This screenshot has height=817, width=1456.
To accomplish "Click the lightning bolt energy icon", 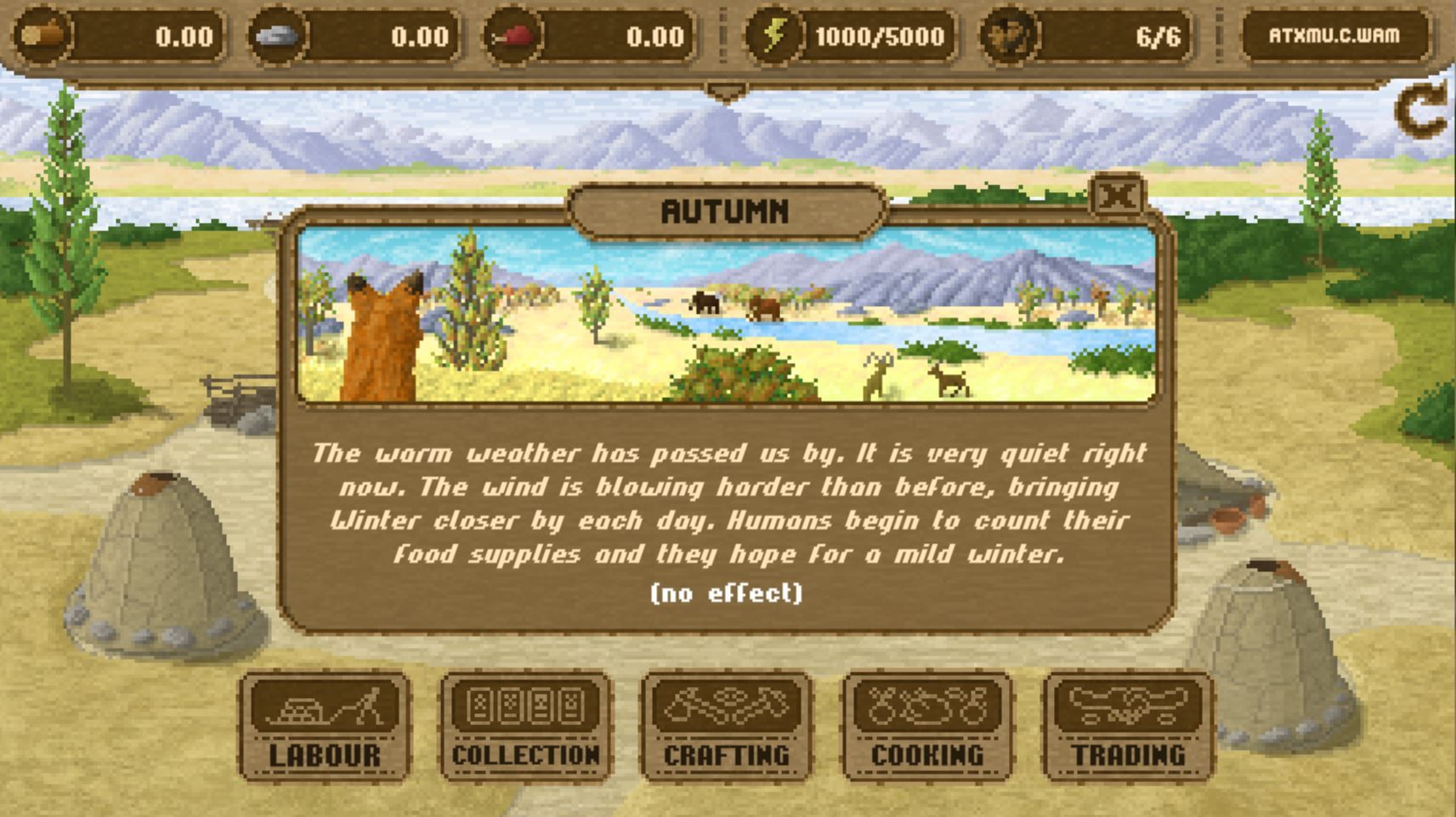I will 773,36.
